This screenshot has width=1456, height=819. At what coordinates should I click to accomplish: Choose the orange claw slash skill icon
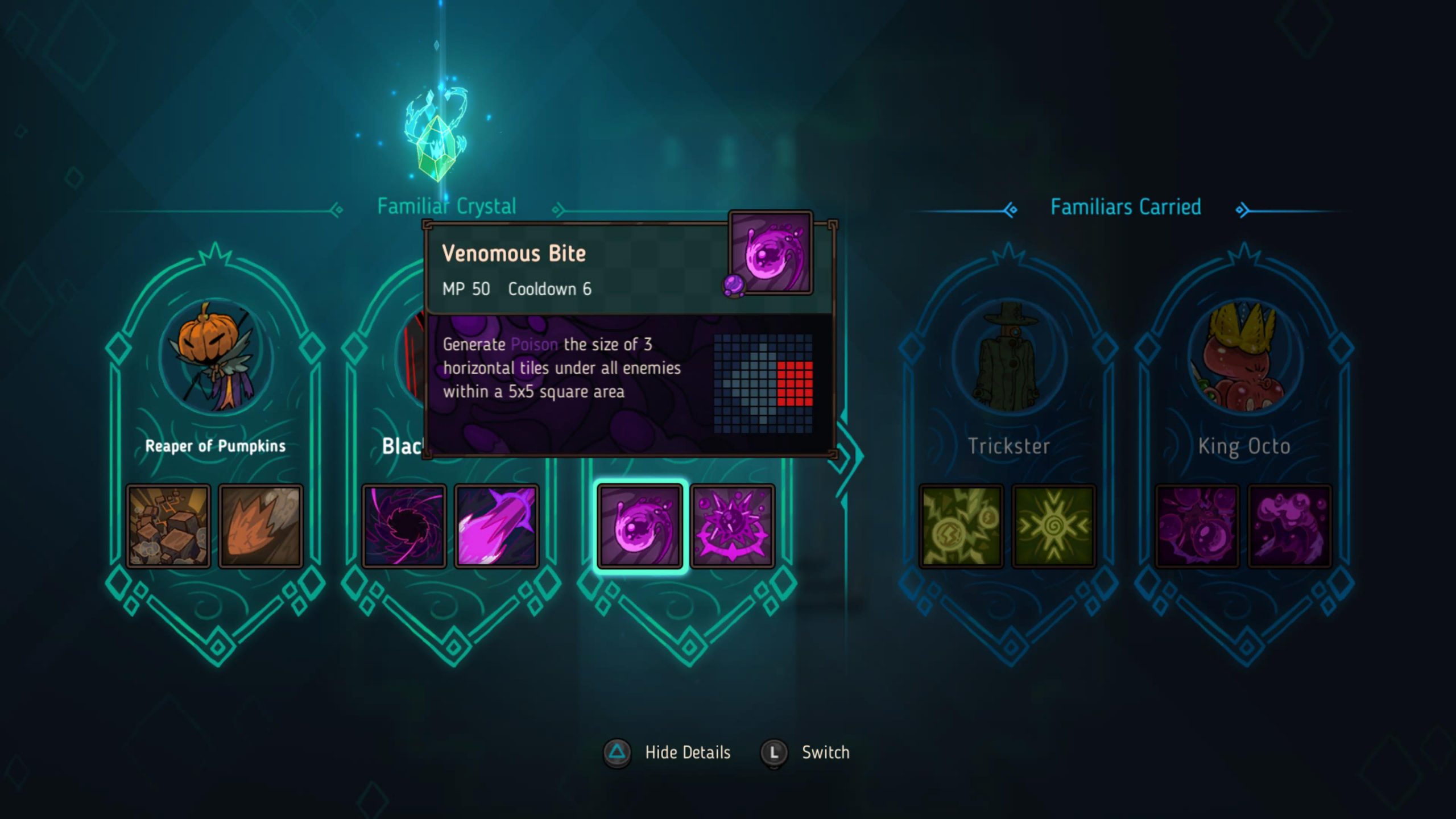pos(261,526)
